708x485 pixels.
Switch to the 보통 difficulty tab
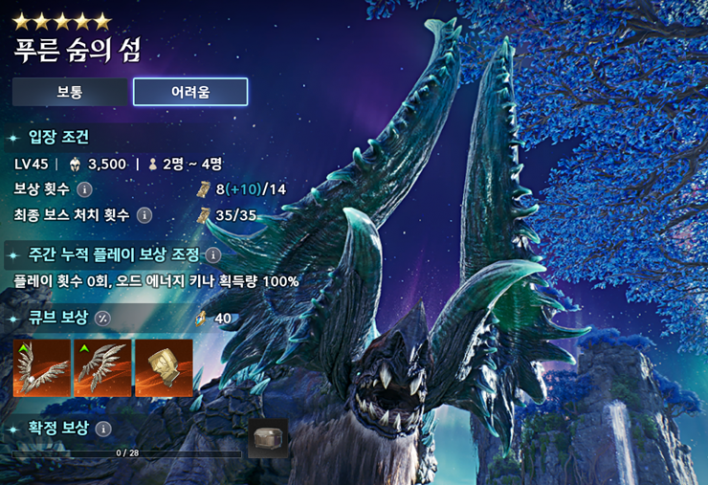pyautogui.click(x=69, y=92)
